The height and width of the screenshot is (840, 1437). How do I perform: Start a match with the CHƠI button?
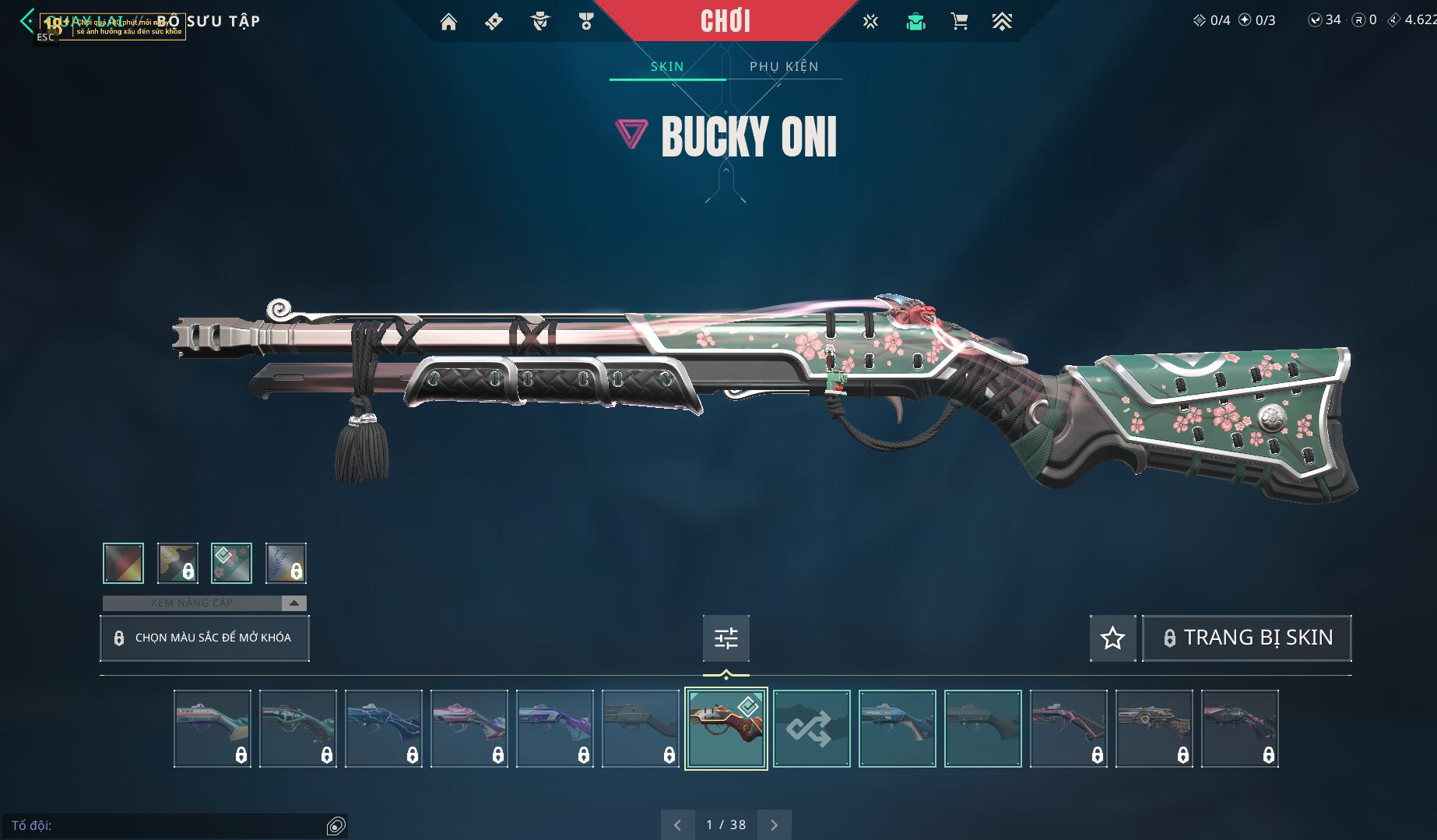pyautogui.click(x=726, y=21)
